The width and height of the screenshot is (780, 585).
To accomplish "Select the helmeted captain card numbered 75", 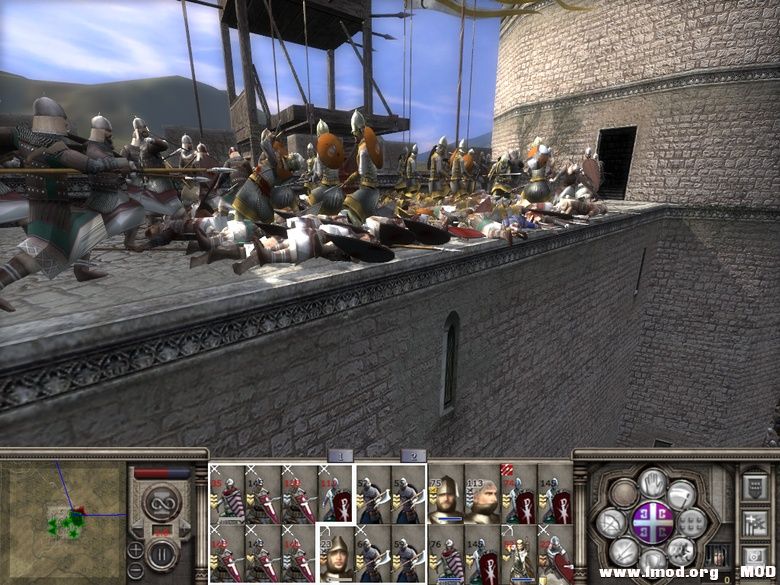I will (446, 494).
